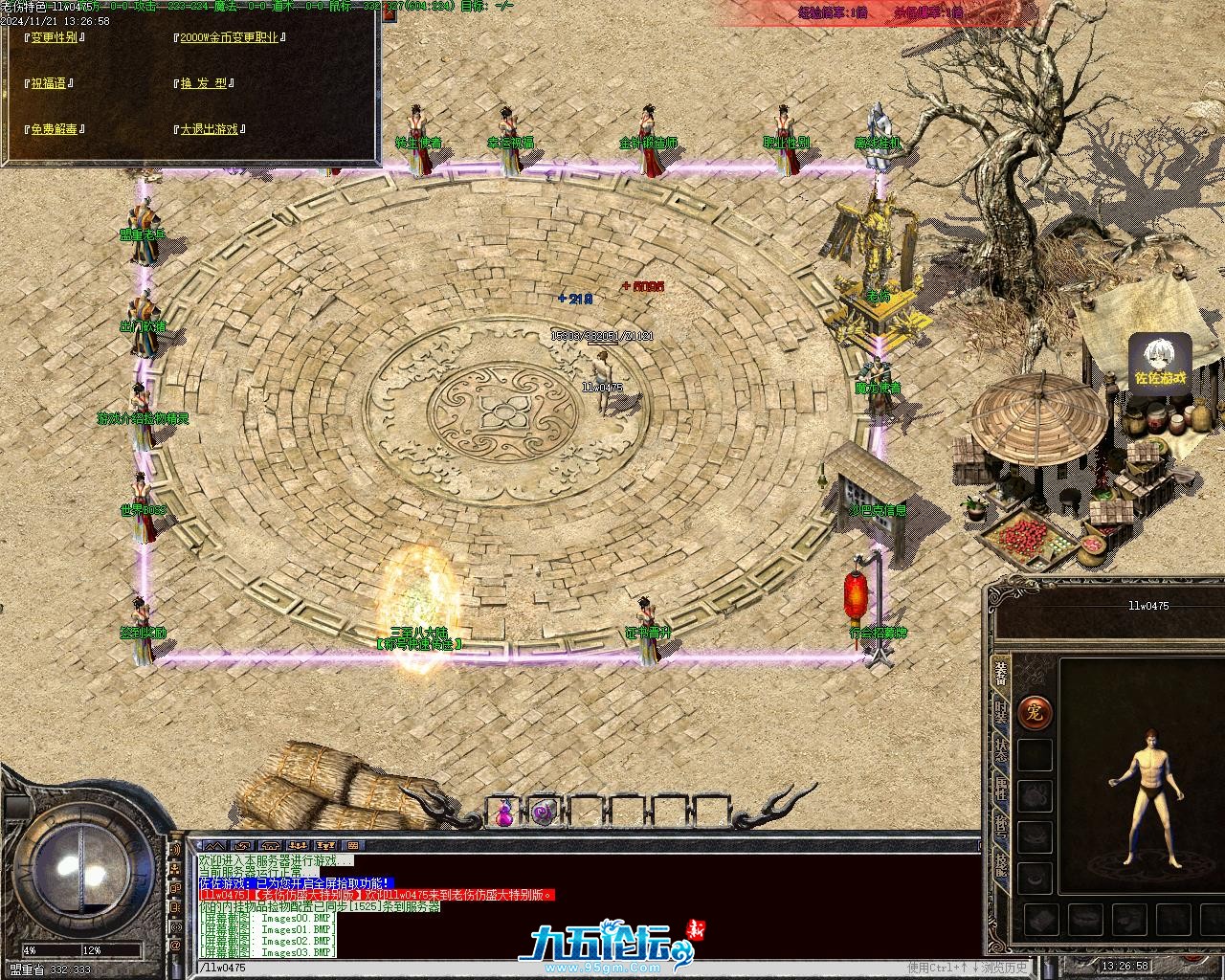Show the 属性 attributes tab
The height and width of the screenshot is (980, 1225).
pyautogui.click(x=1000, y=788)
